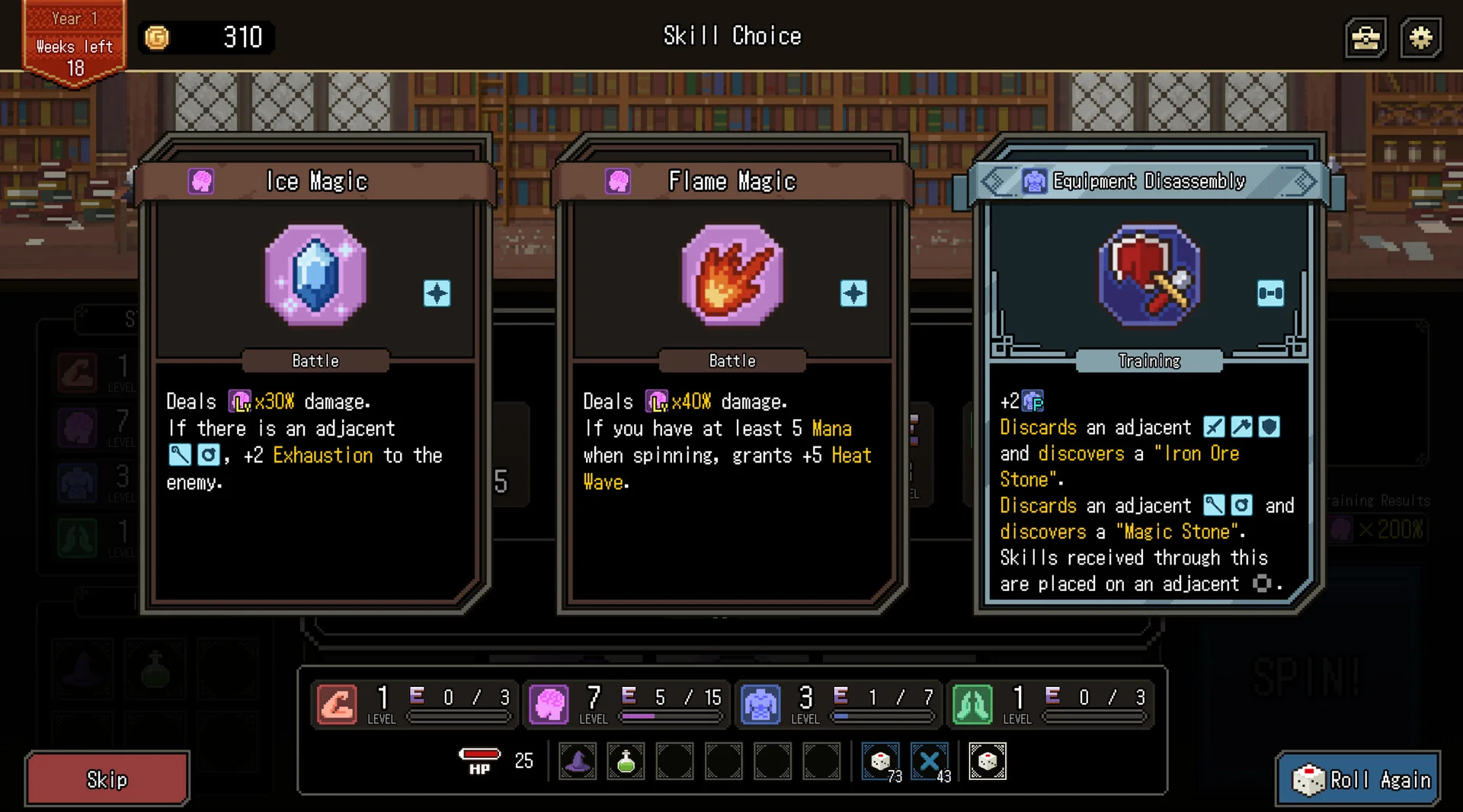Click the blue armor stat icon
1463x812 pixels.
coord(760,703)
